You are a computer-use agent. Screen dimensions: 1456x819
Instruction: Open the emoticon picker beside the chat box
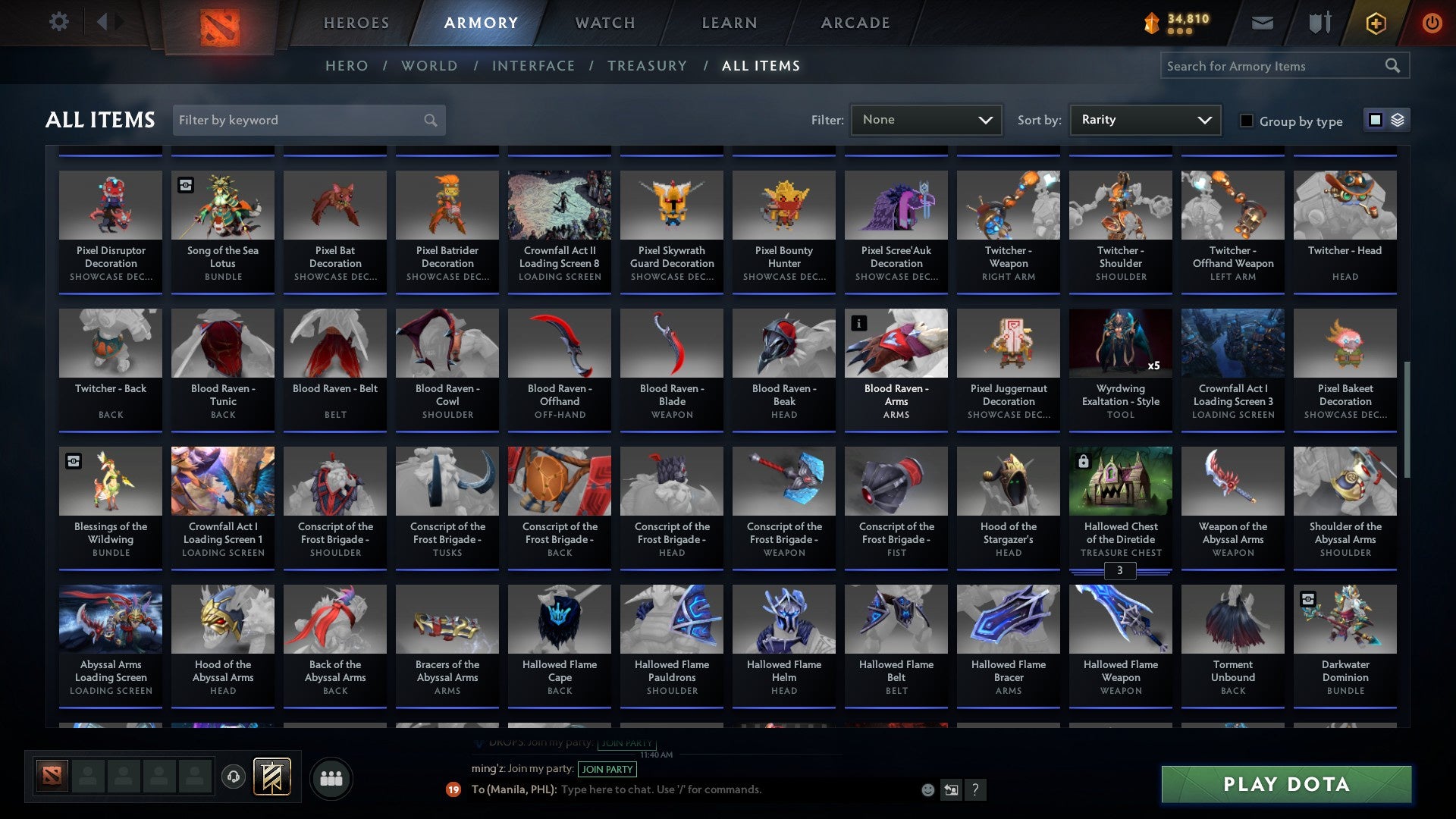[x=927, y=789]
